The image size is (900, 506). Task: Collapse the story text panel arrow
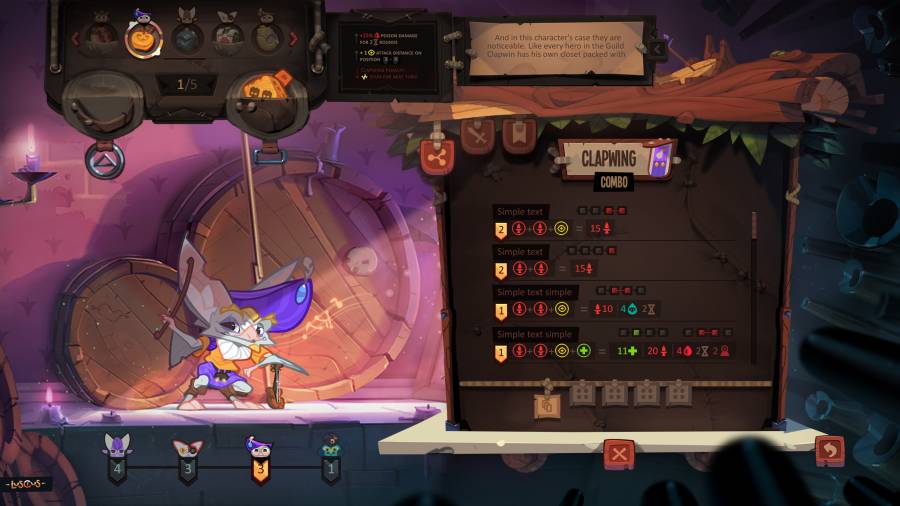click(x=658, y=47)
